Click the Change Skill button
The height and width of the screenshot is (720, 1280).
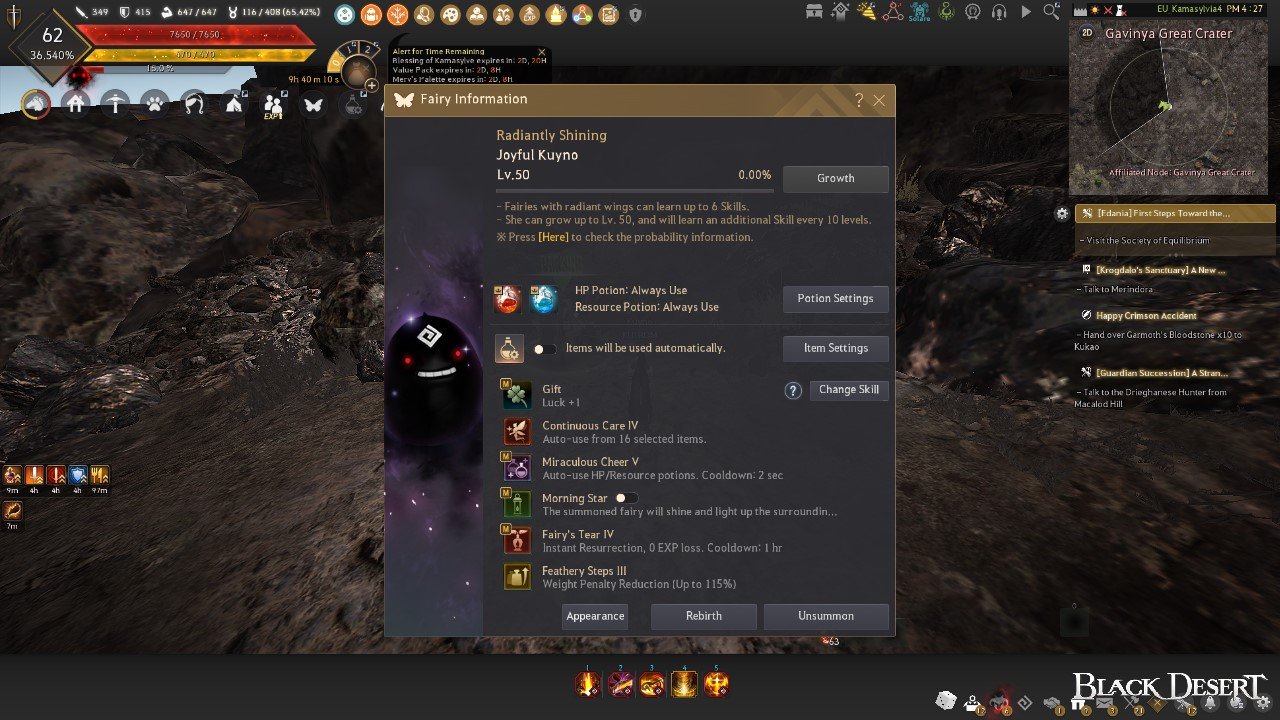coord(848,390)
